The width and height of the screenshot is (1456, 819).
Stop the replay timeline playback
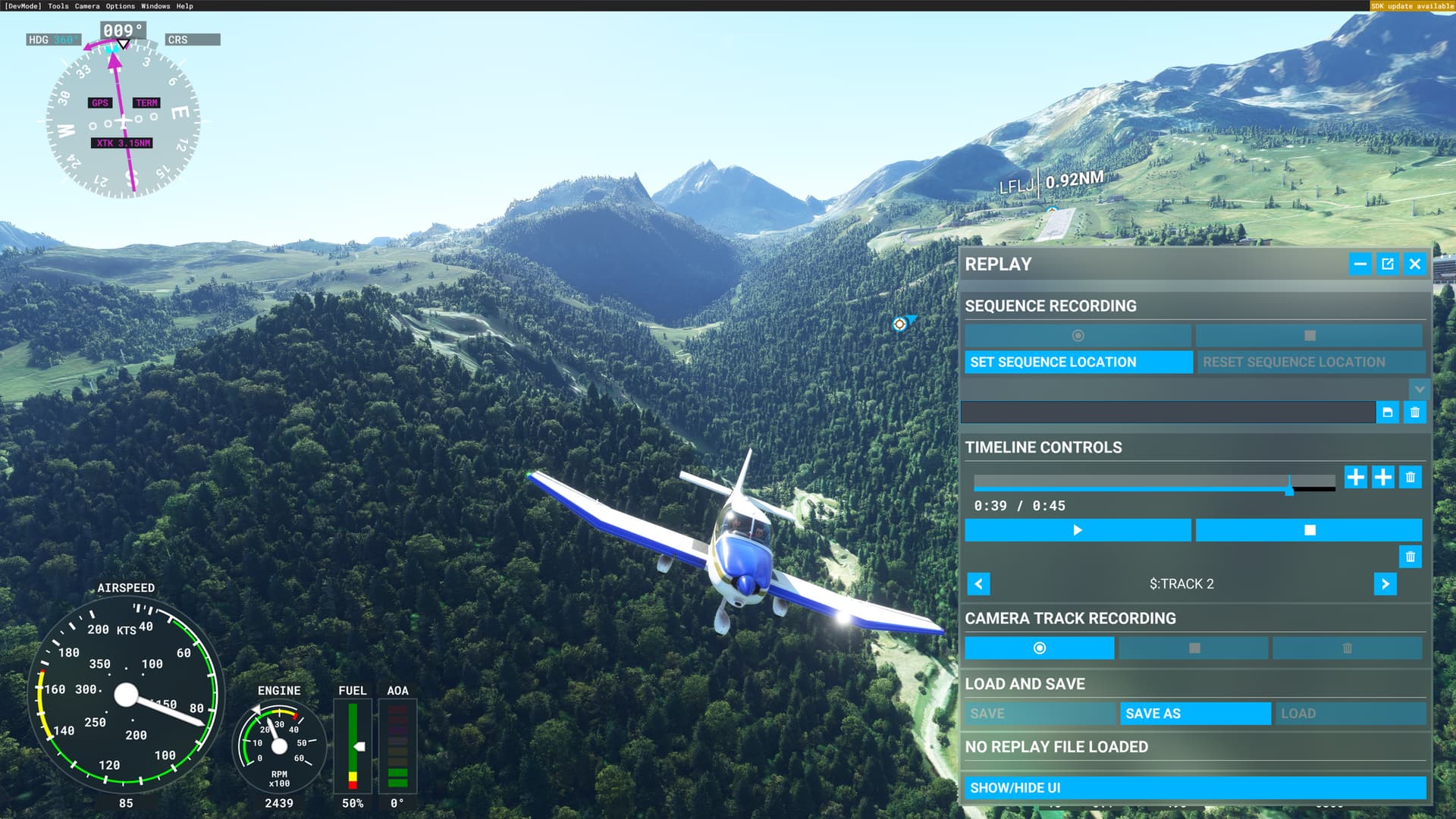tap(1309, 530)
